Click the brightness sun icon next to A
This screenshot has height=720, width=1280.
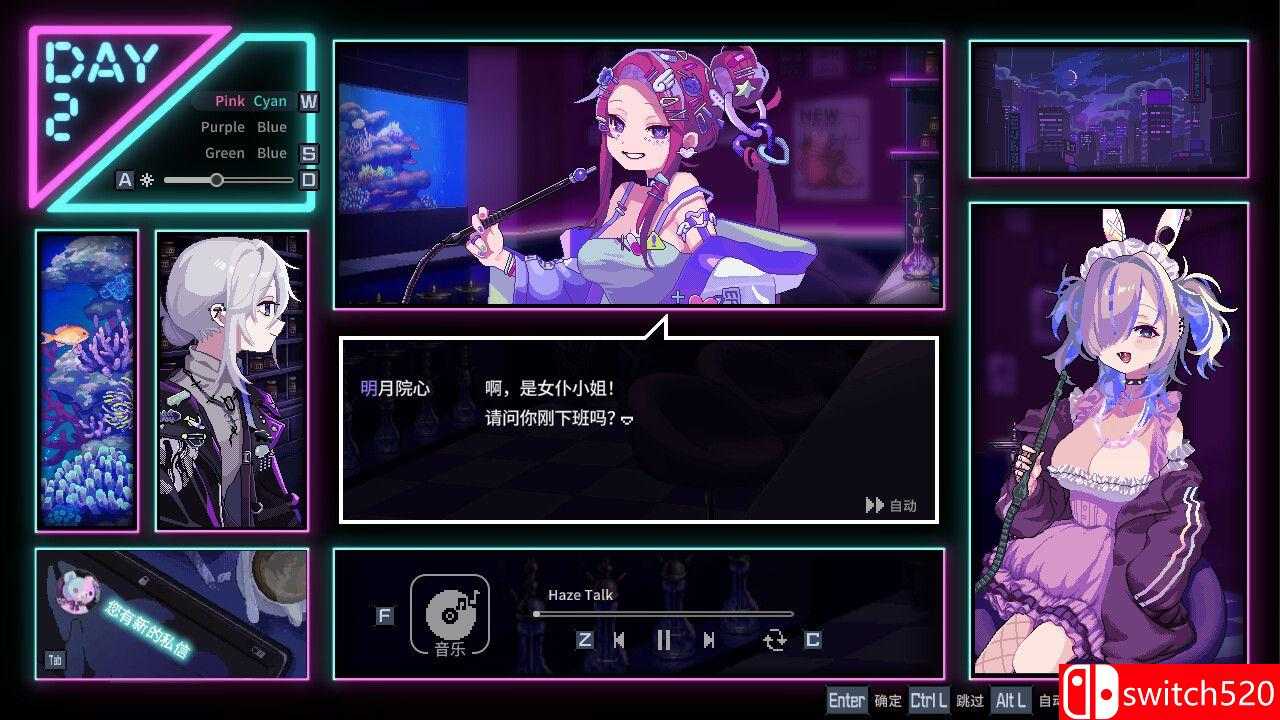[146, 179]
